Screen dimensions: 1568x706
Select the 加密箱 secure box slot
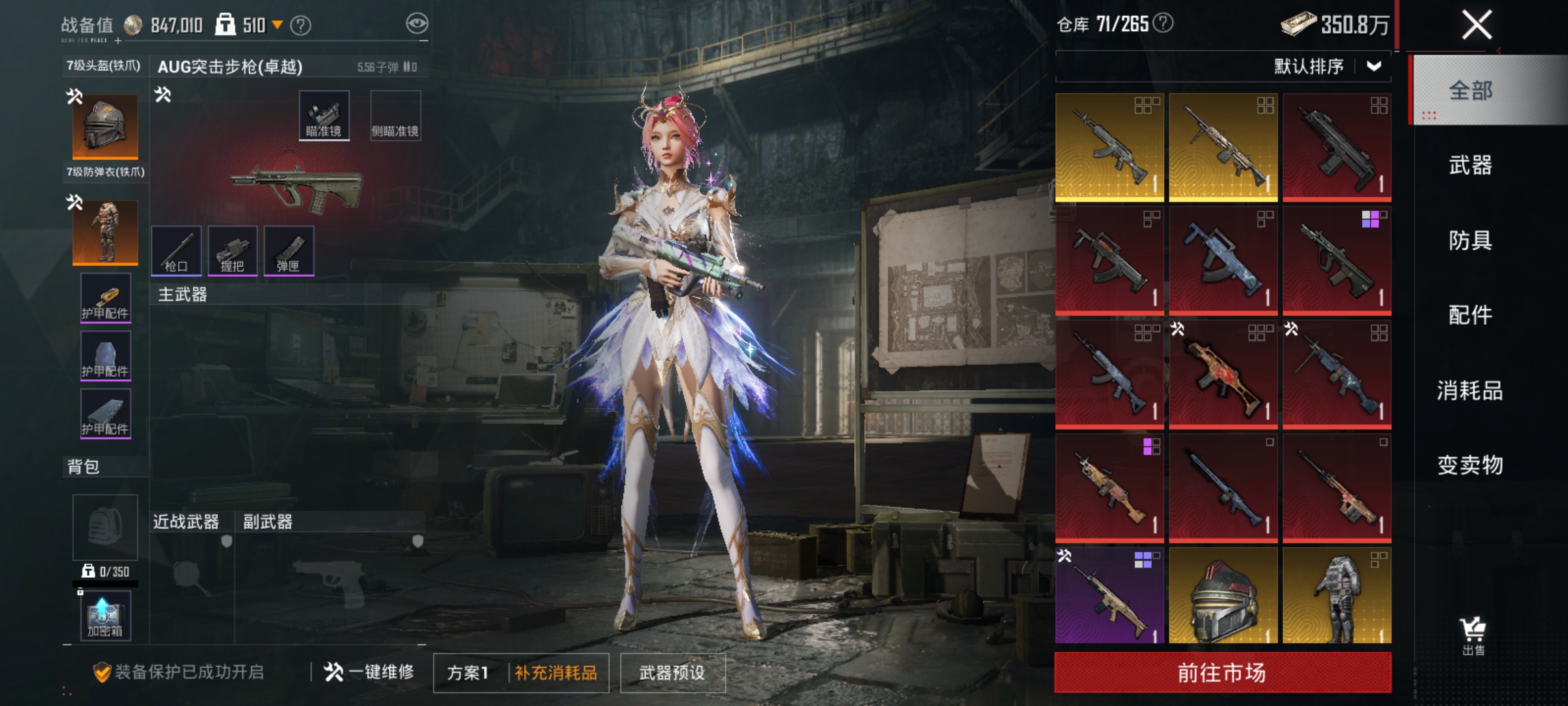tap(105, 615)
